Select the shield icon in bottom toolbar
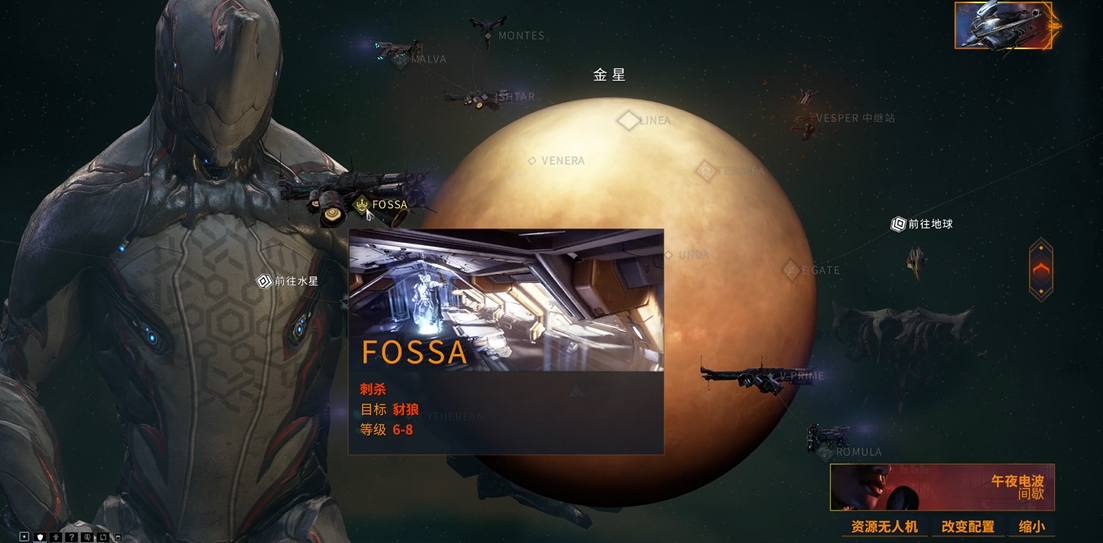Screen dimensions: 1103x543 pyautogui.click(x=40, y=537)
